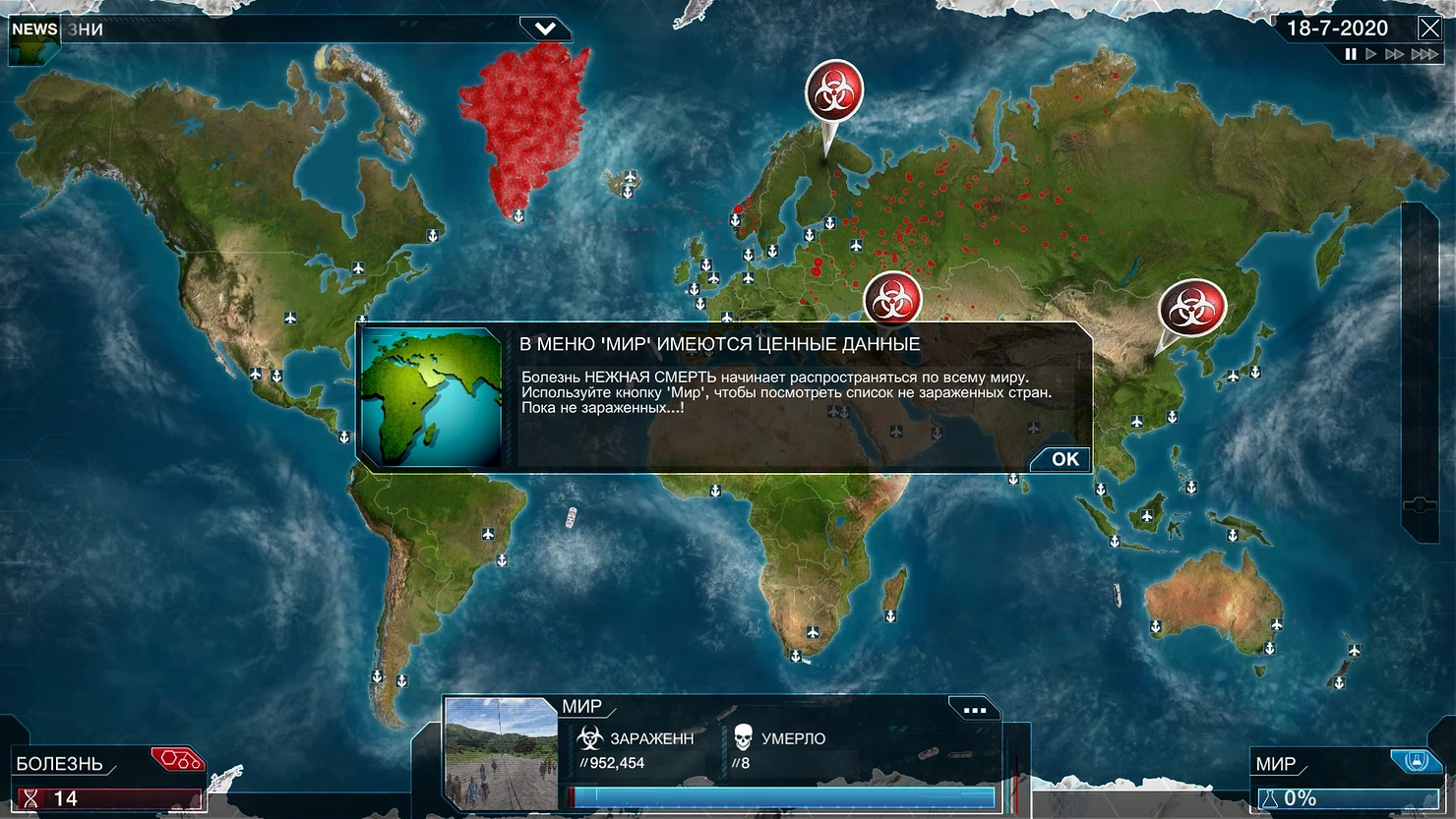Click the three-dots button on the МИР info panel
Viewport: 1456px width, 819px height.
974,710
